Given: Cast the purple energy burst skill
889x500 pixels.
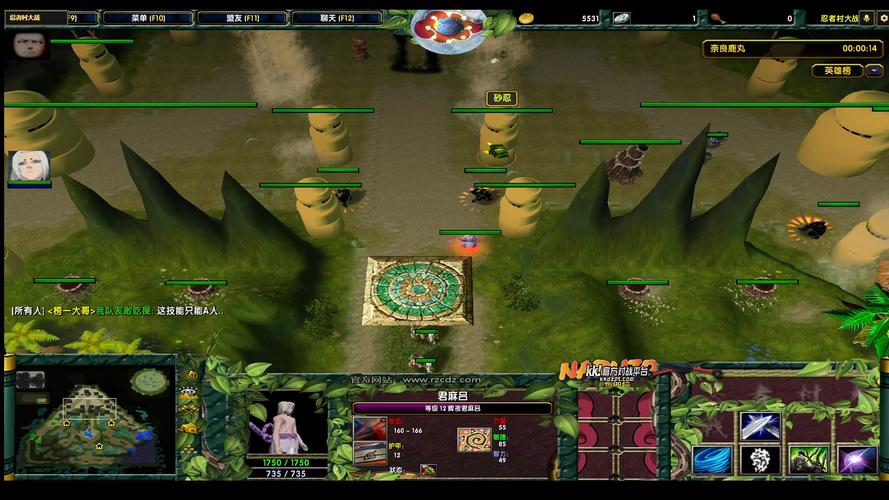Looking at the screenshot, I should pyautogui.click(x=856, y=460).
